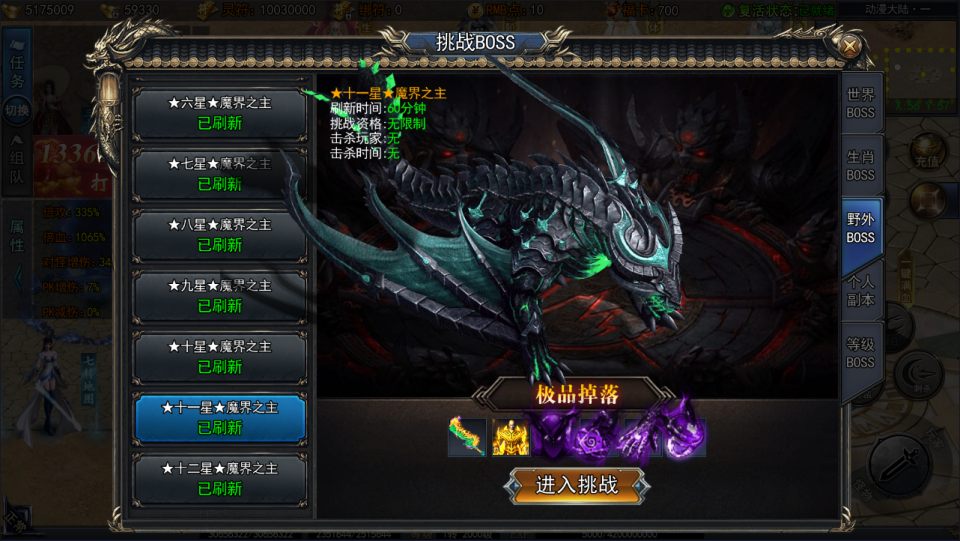View the purple rose medal drop
960x541 pixels.
coord(595,437)
